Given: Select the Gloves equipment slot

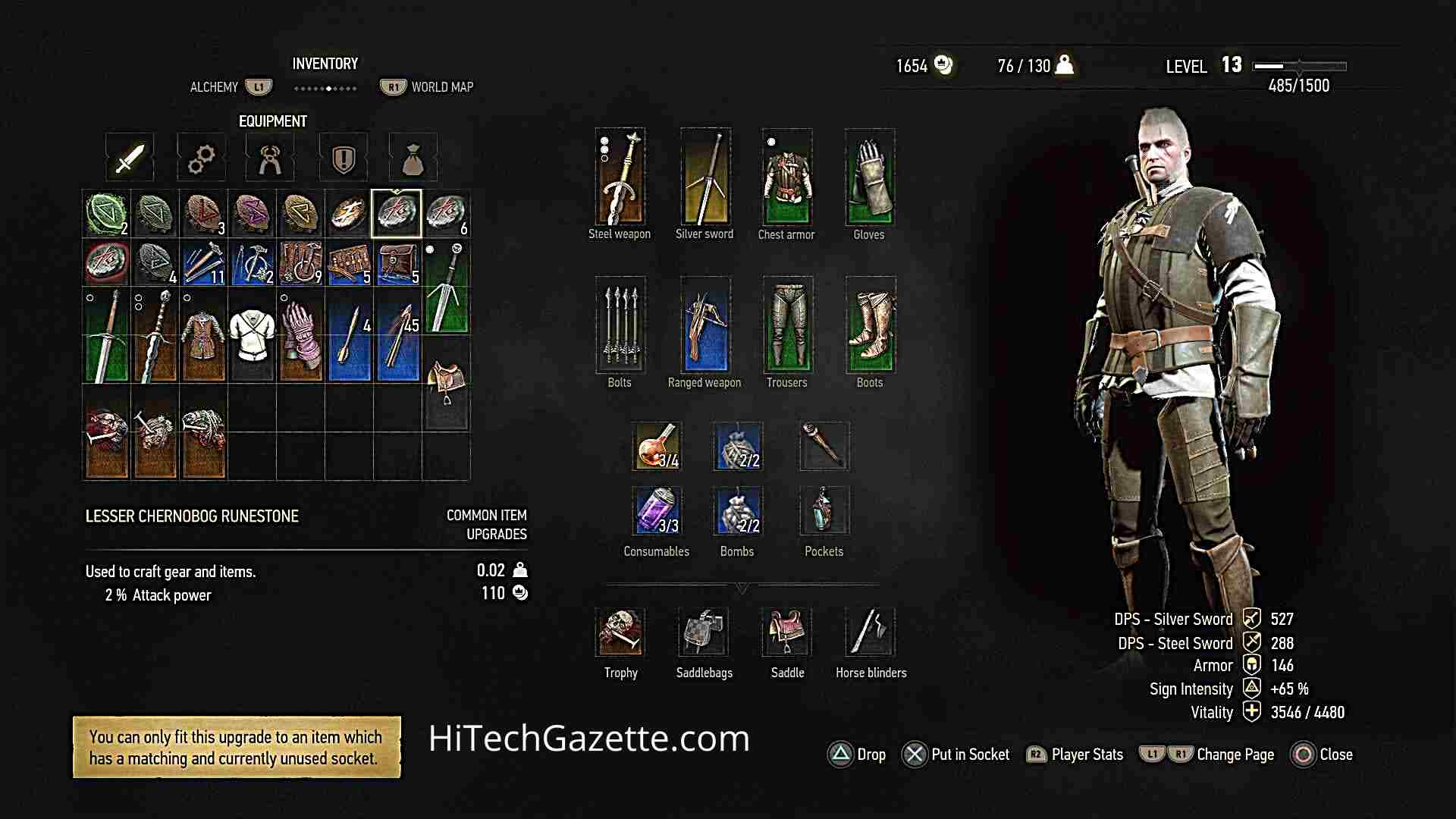Looking at the screenshot, I should [869, 178].
